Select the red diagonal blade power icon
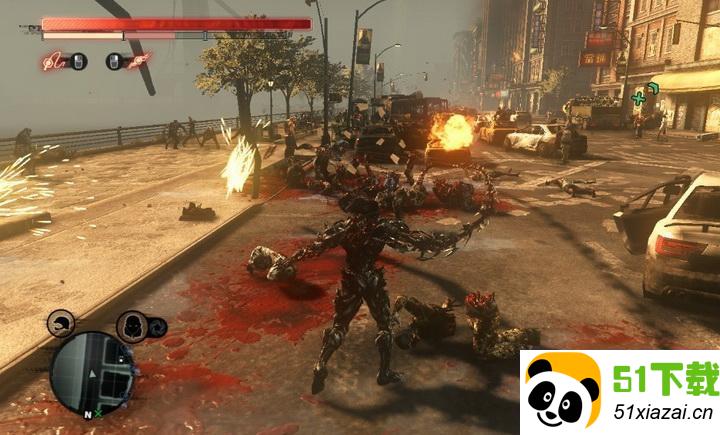Viewport: 720px width, 435px height. (x=140, y=62)
